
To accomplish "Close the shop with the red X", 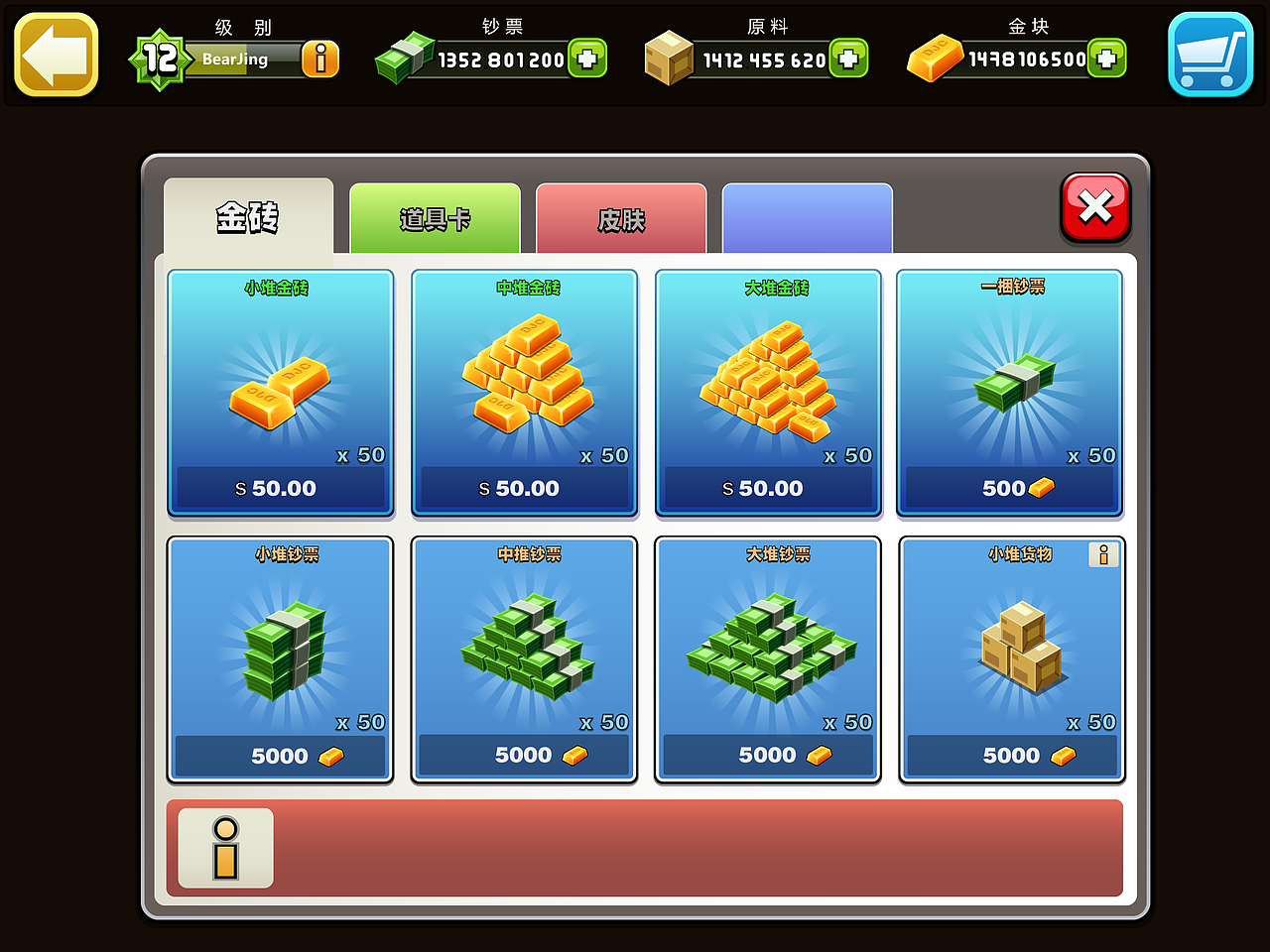I will [x=1094, y=208].
